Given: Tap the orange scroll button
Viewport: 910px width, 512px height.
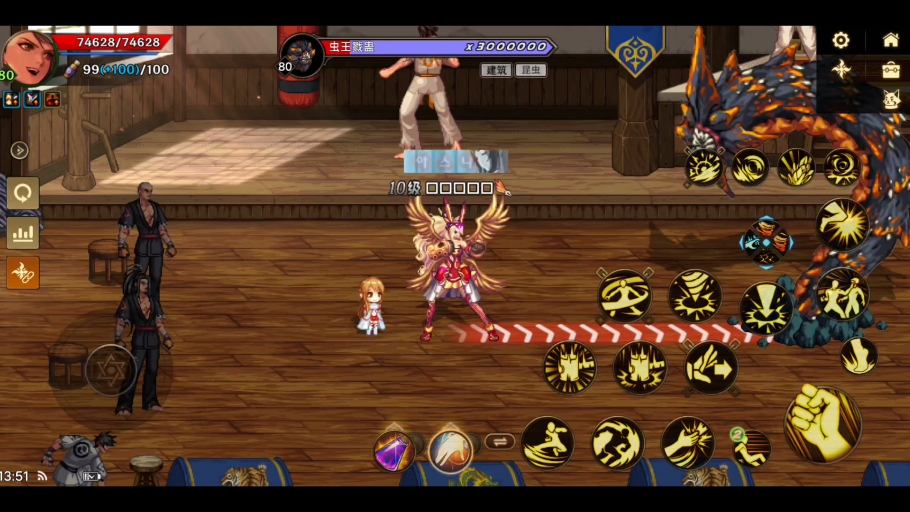Looking at the screenshot, I should click(23, 272).
